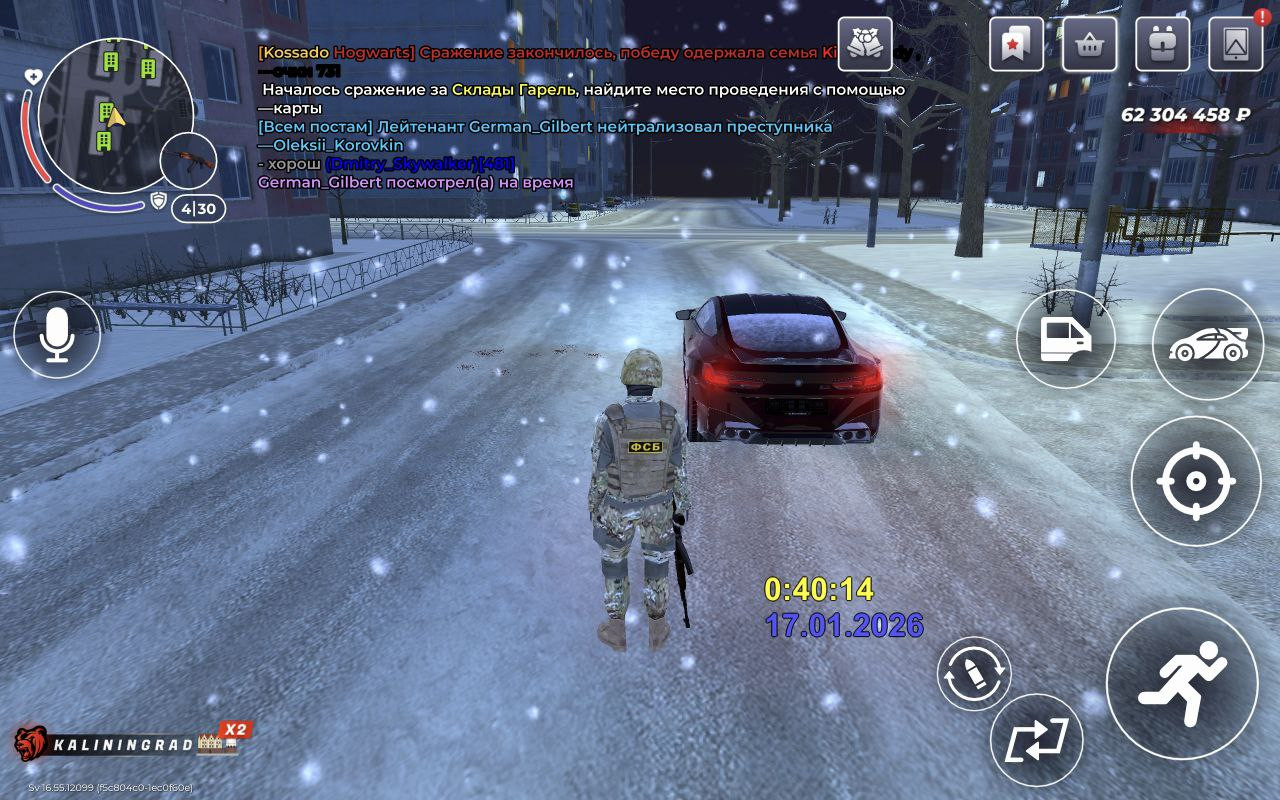The width and height of the screenshot is (1280, 800).
Task: Open the shopping basket store
Action: [x=1089, y=44]
